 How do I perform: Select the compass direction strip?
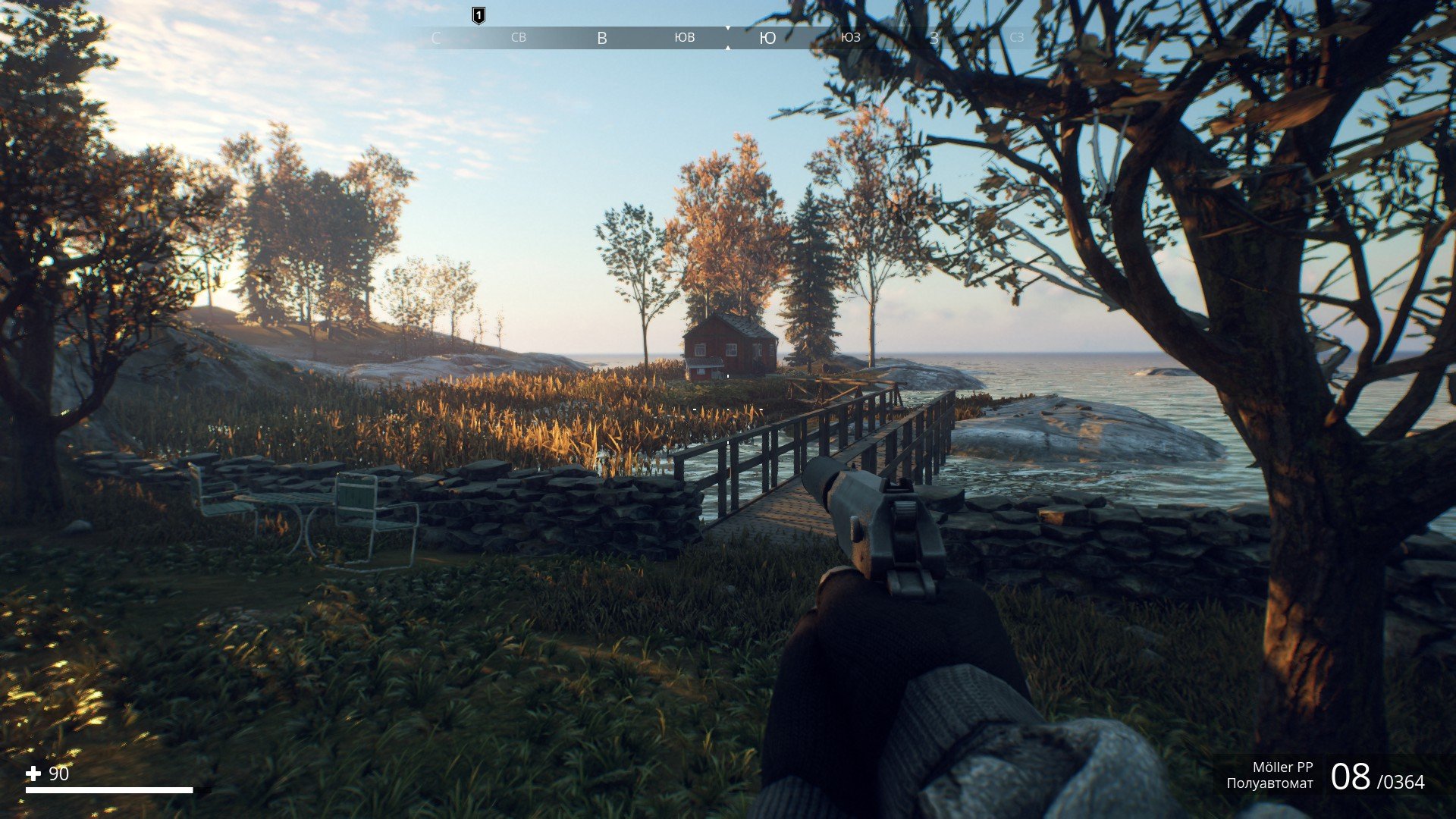click(726, 38)
